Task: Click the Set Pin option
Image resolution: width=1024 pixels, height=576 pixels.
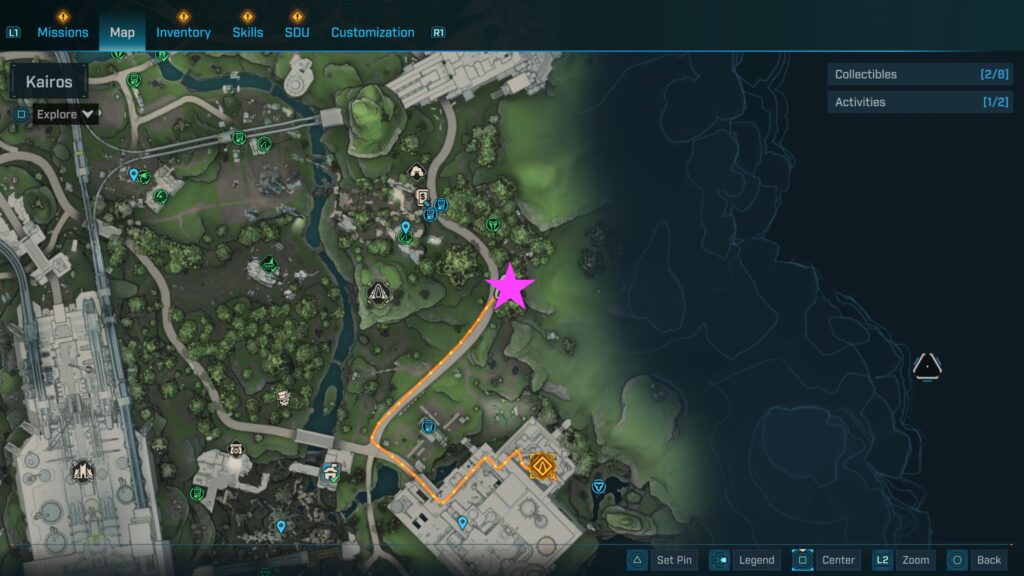Action: click(661, 560)
